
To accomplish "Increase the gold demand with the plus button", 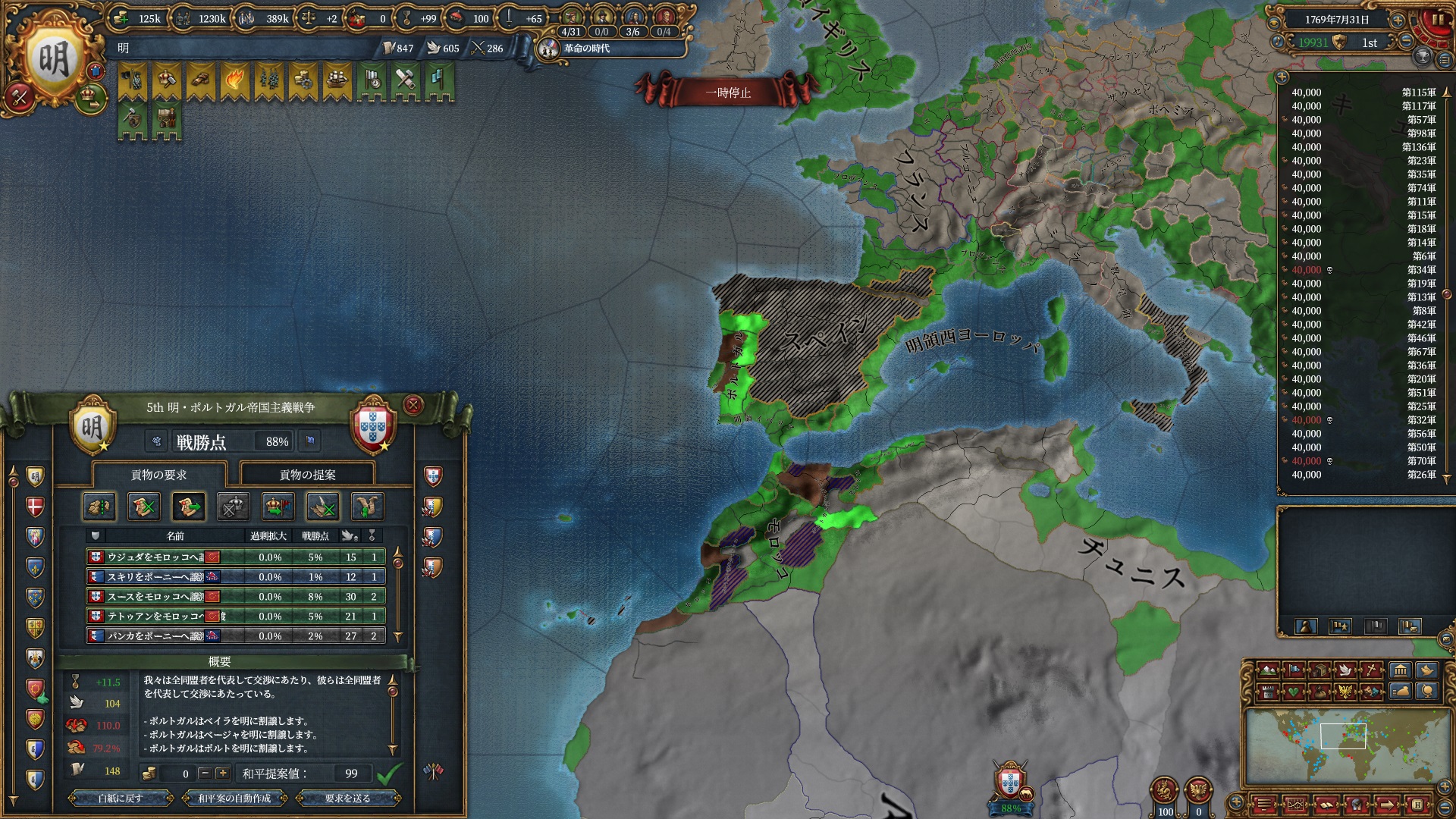I will pos(222,773).
